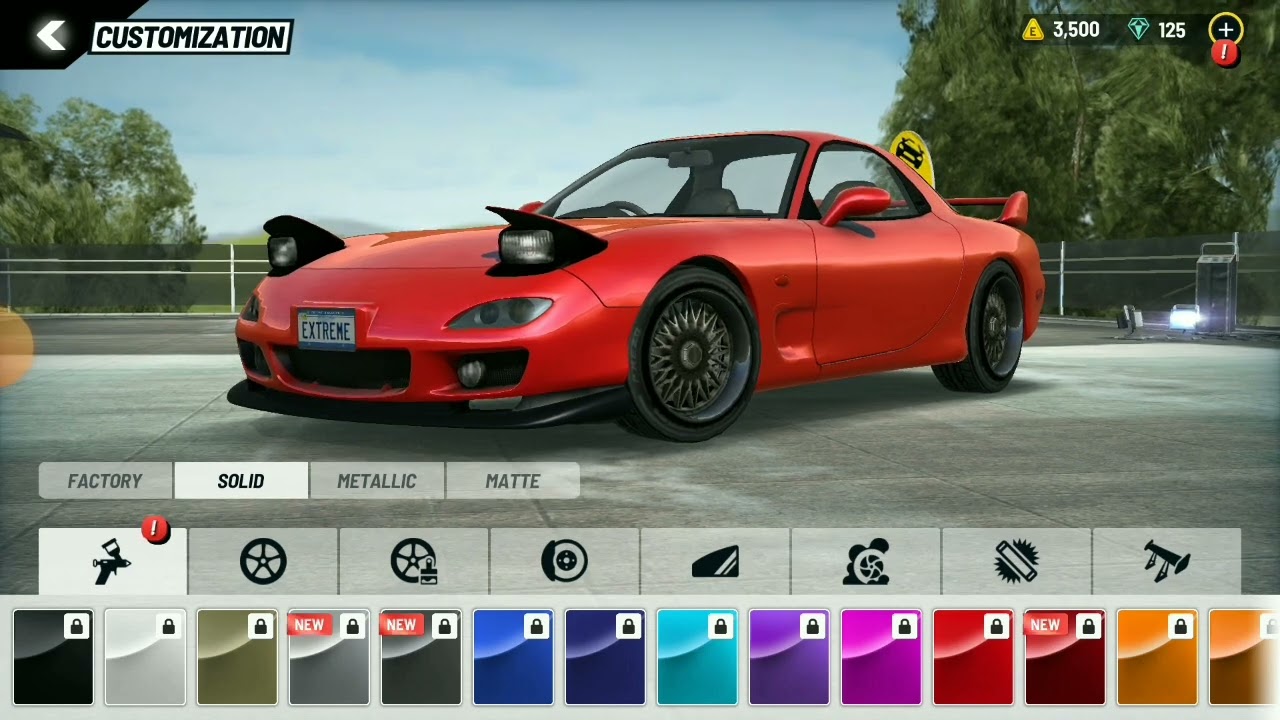Switch to Factory paint type

point(105,481)
